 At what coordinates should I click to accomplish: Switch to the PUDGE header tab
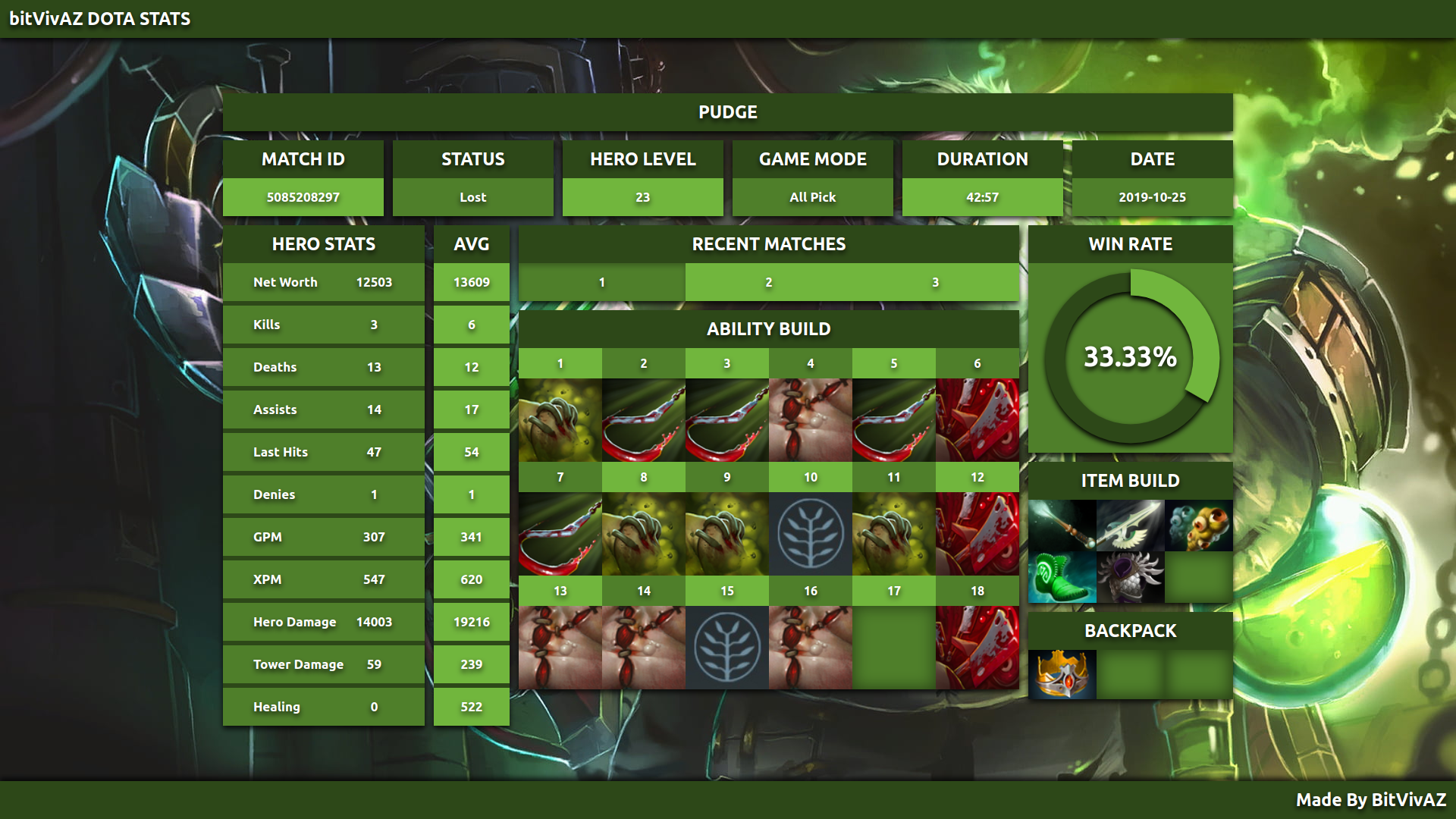tap(727, 111)
